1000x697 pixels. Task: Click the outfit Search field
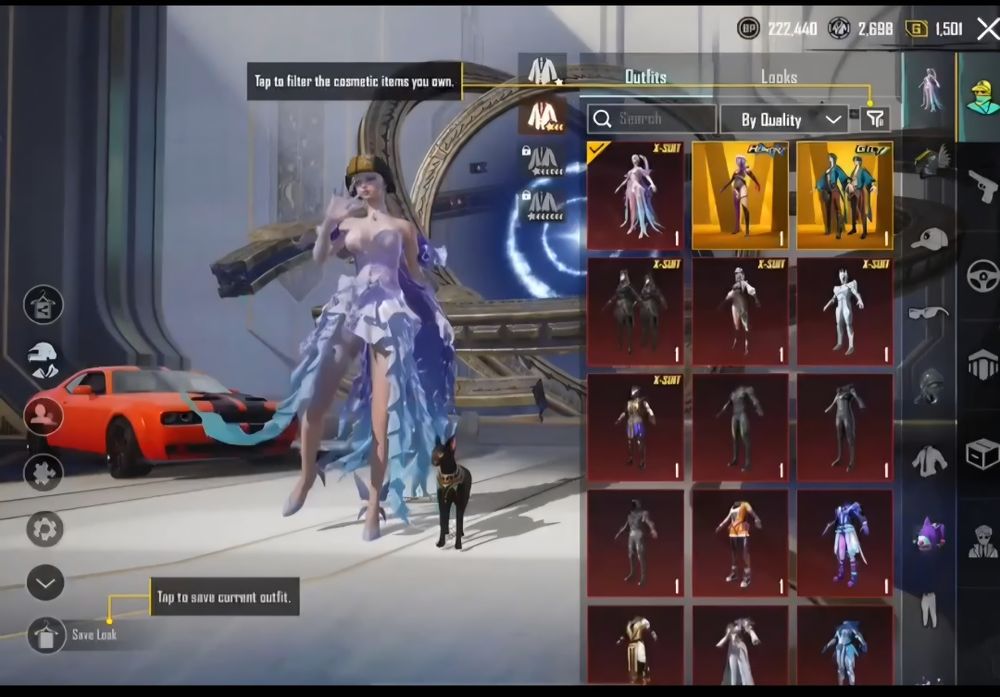click(x=652, y=119)
